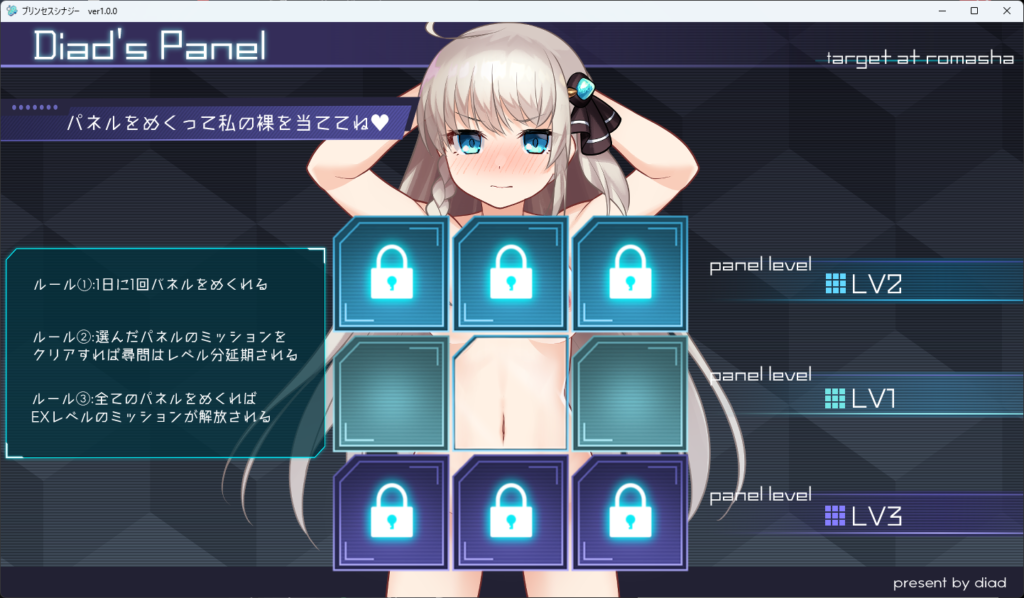Screen dimensions: 1024x598
Task: Flip the middle cyan LV2 locked panel
Action: pyautogui.click(x=510, y=273)
